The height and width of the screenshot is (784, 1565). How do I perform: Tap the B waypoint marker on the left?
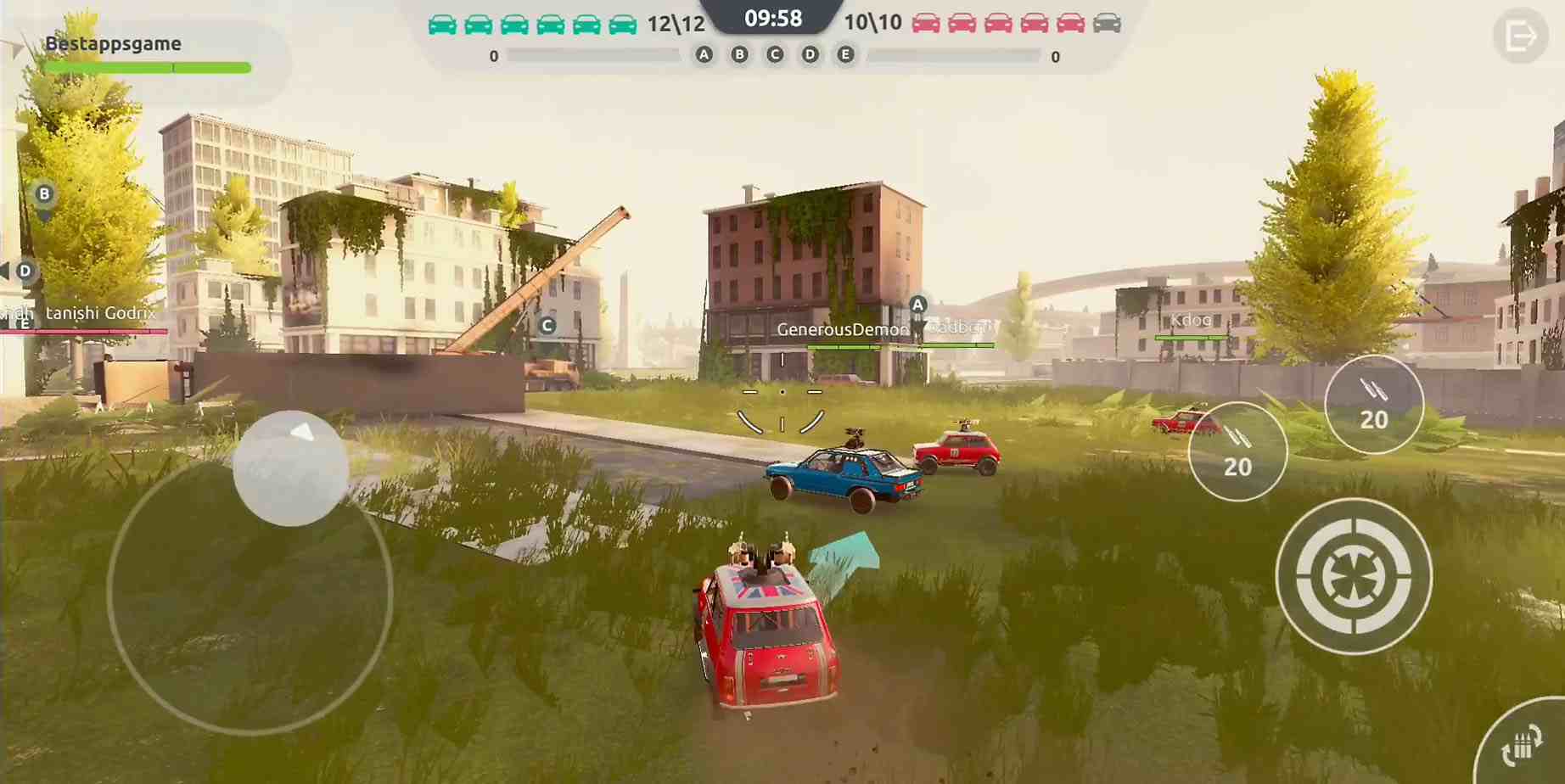(x=42, y=193)
